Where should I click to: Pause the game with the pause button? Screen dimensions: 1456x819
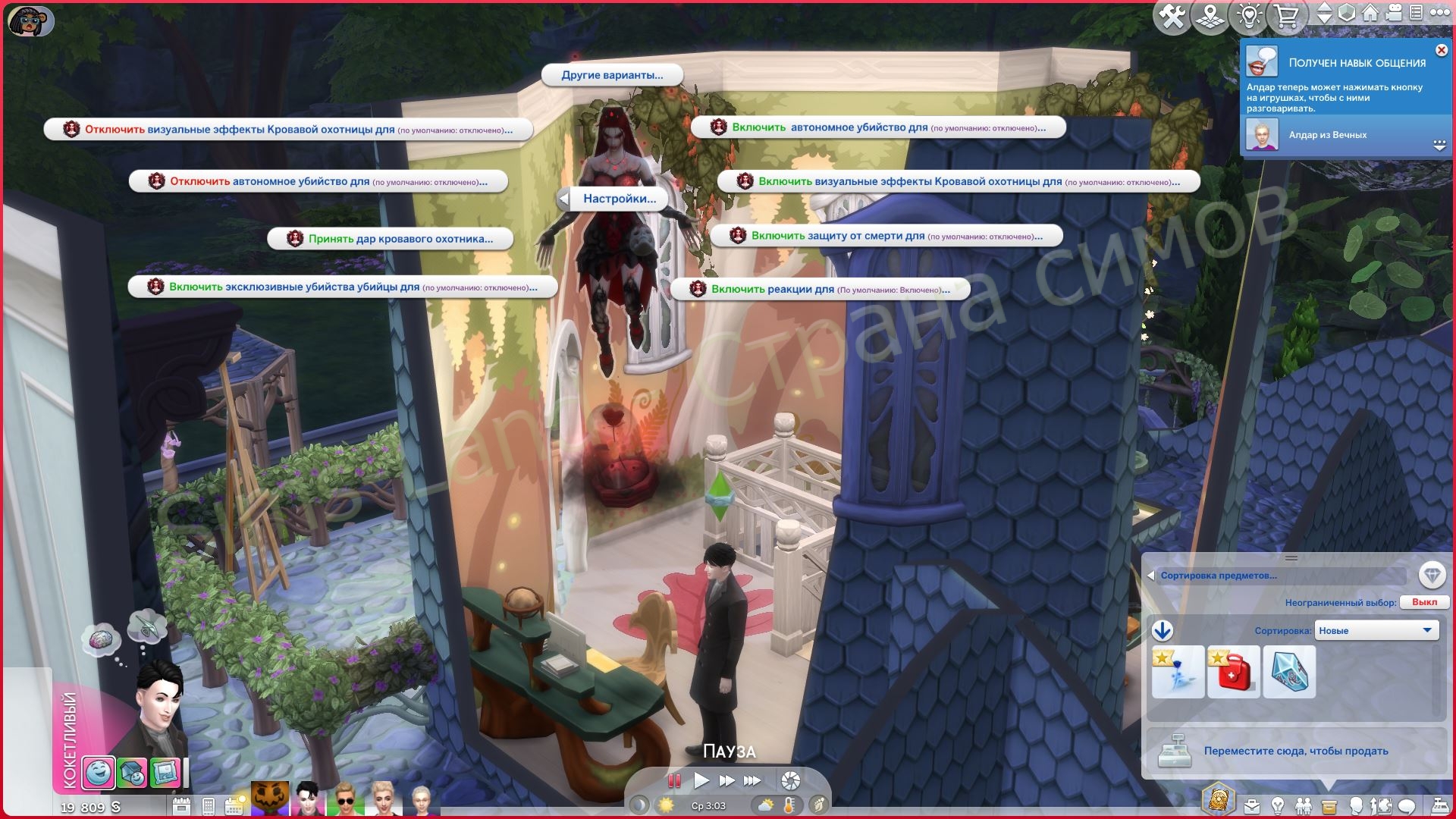(x=674, y=780)
